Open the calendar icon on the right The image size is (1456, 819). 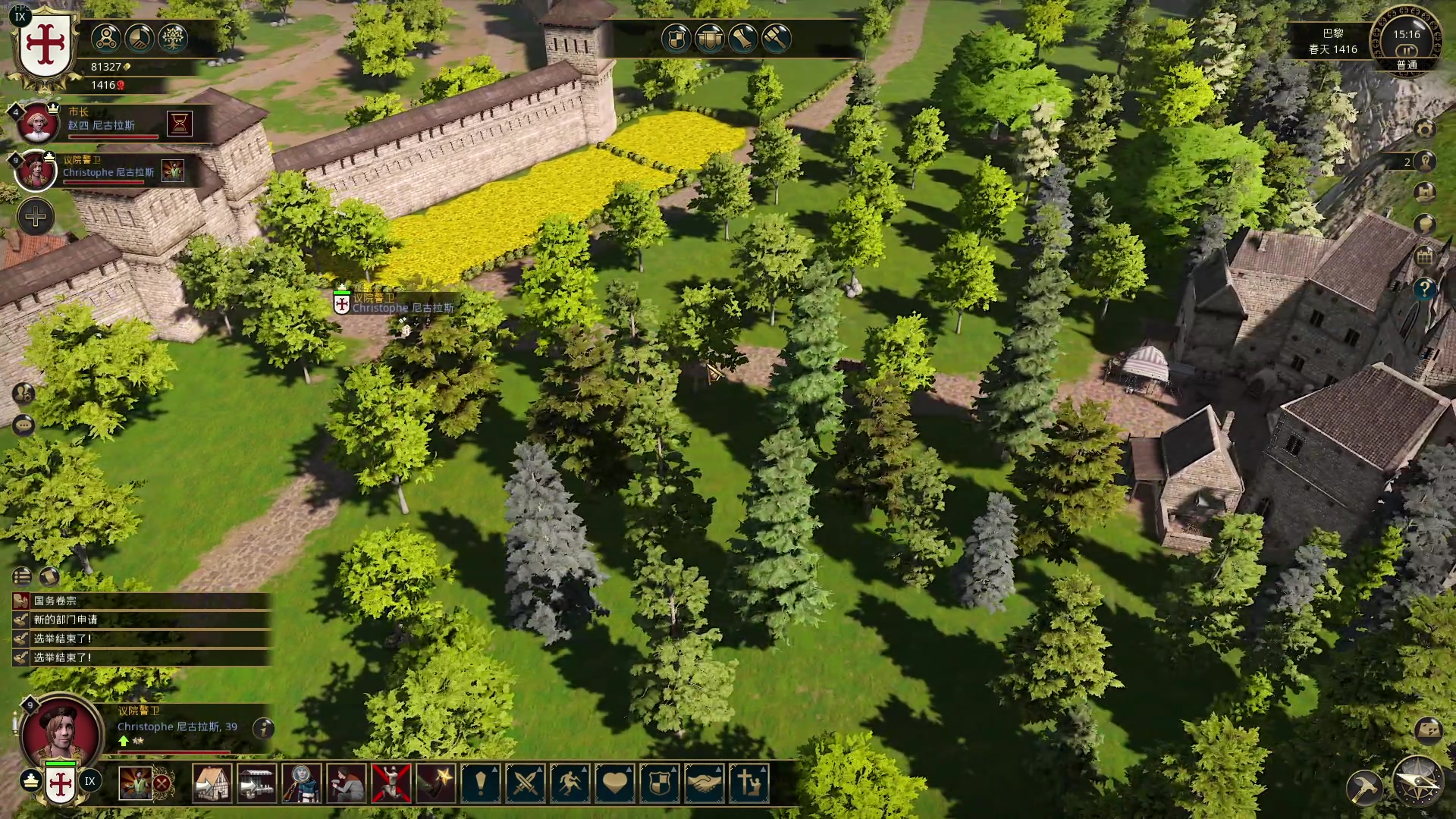[x=1424, y=257]
